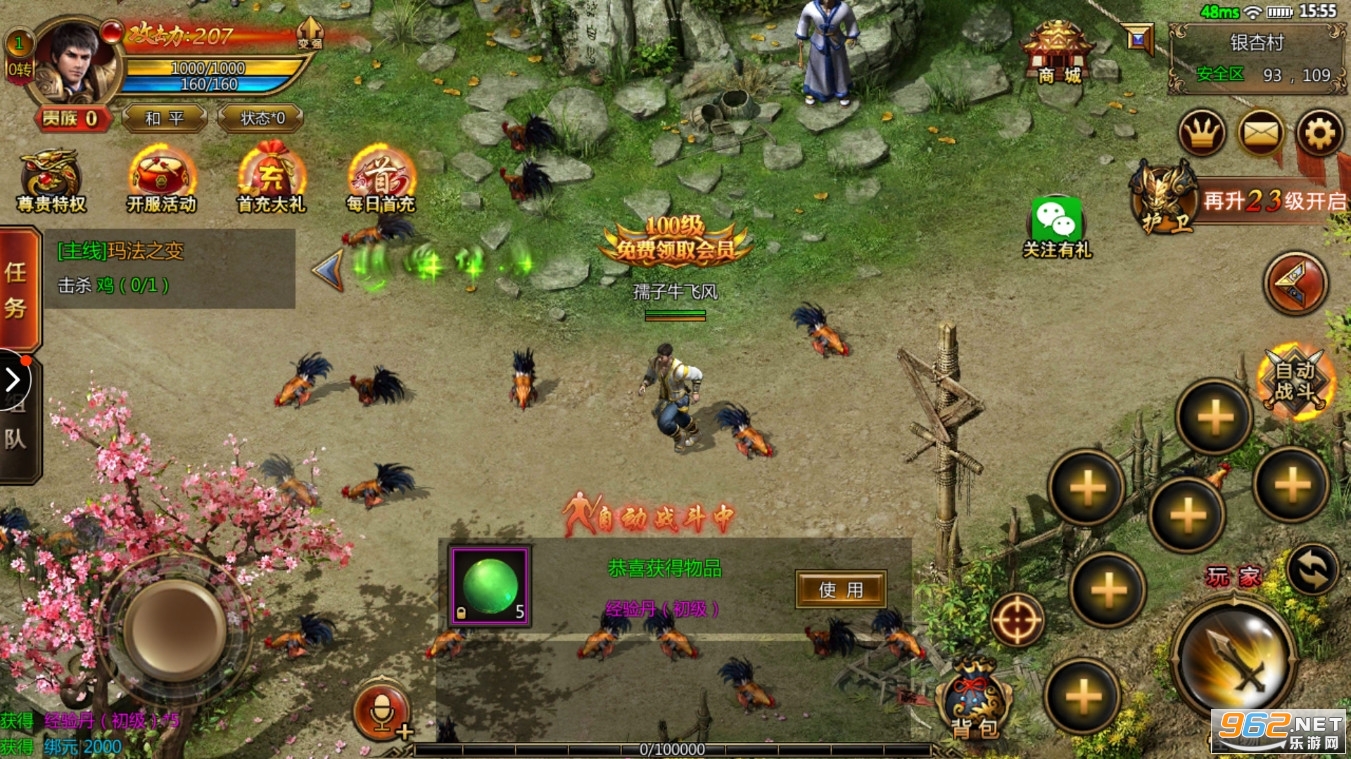Open the crown ranking icon
1351x759 pixels.
(1201, 133)
